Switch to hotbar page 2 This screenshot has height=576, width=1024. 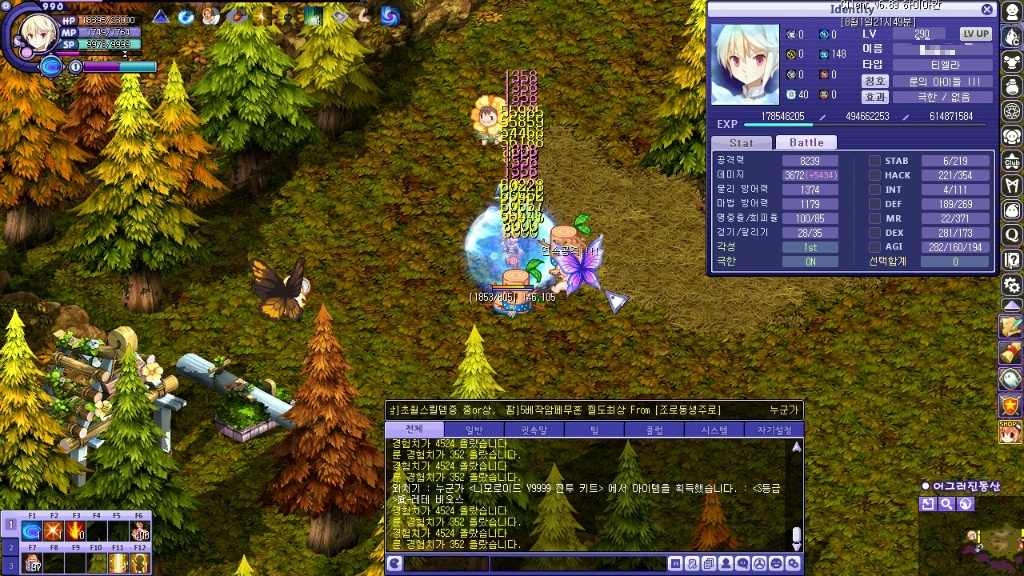[x=11, y=549]
